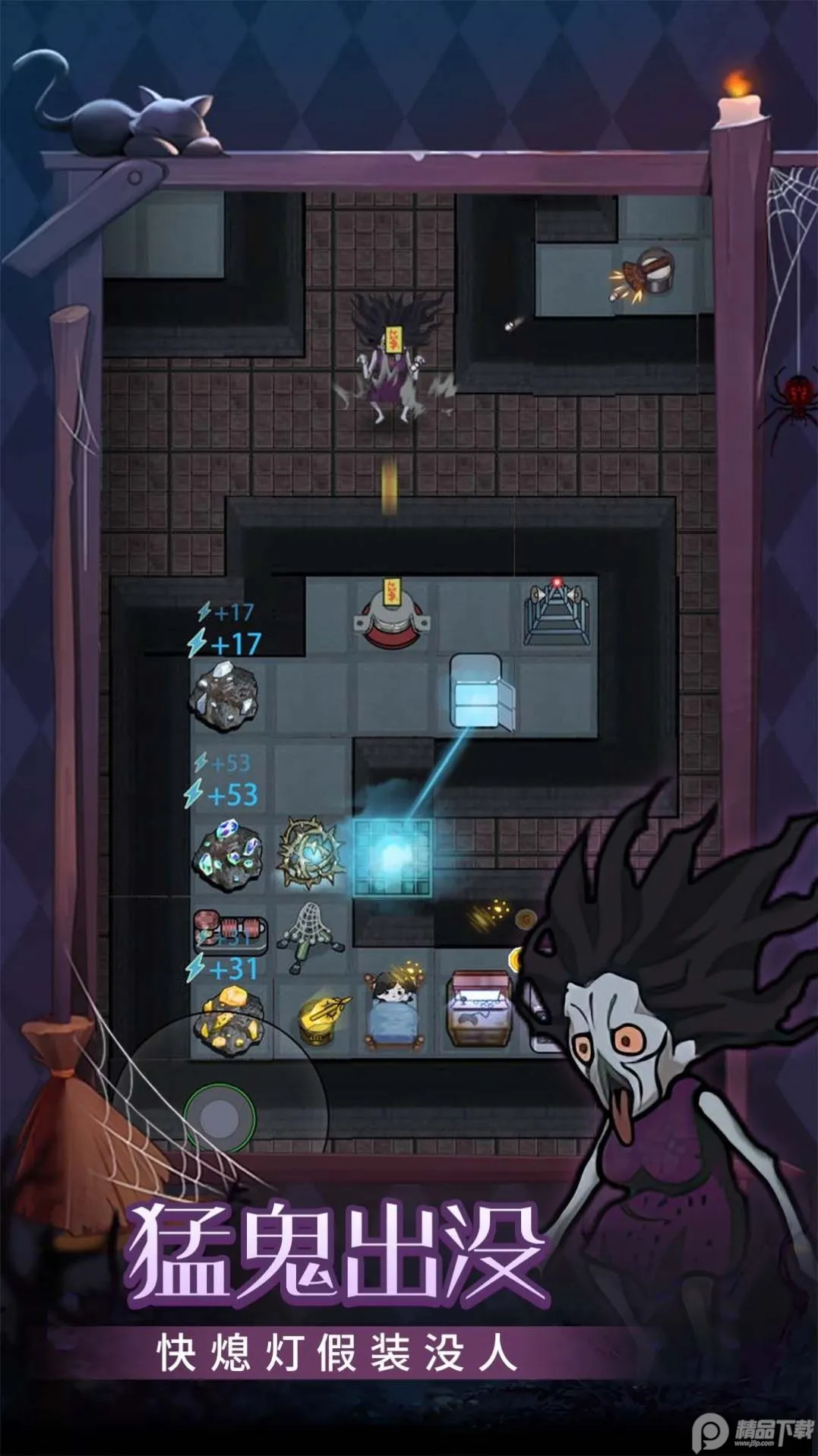Tap the glowing blue room door
Image resolution: width=818 pixels, height=1456 pixels.
(392, 856)
